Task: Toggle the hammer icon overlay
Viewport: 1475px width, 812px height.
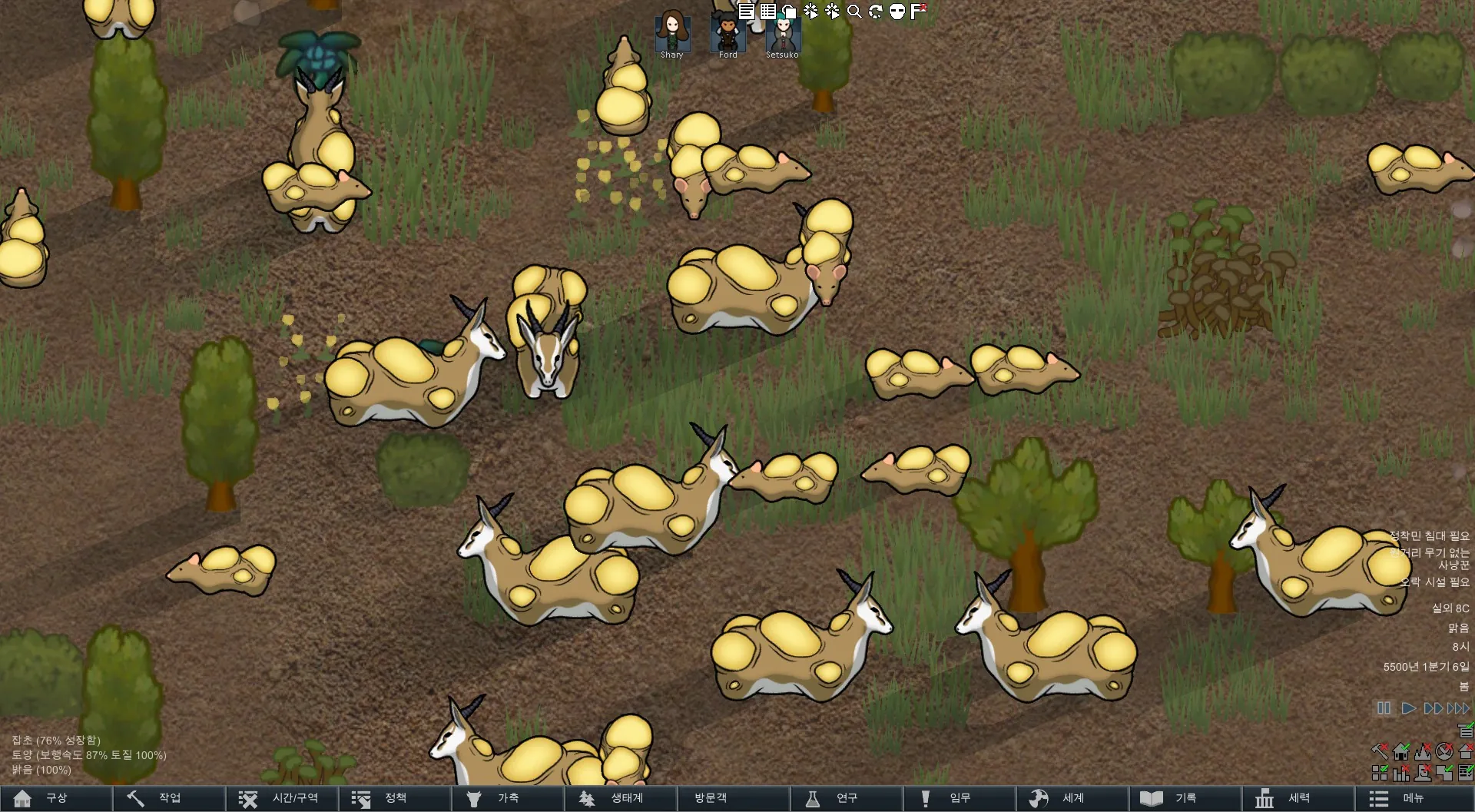Action: point(1380,751)
